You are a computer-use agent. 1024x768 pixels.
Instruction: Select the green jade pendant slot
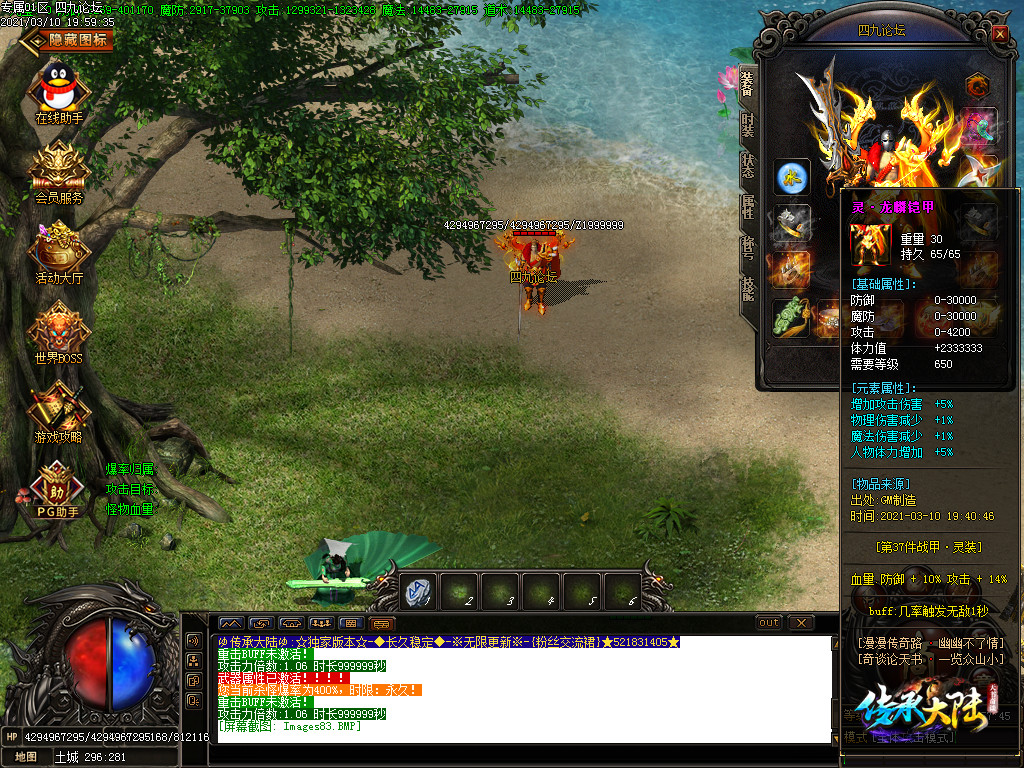pyautogui.click(x=791, y=318)
